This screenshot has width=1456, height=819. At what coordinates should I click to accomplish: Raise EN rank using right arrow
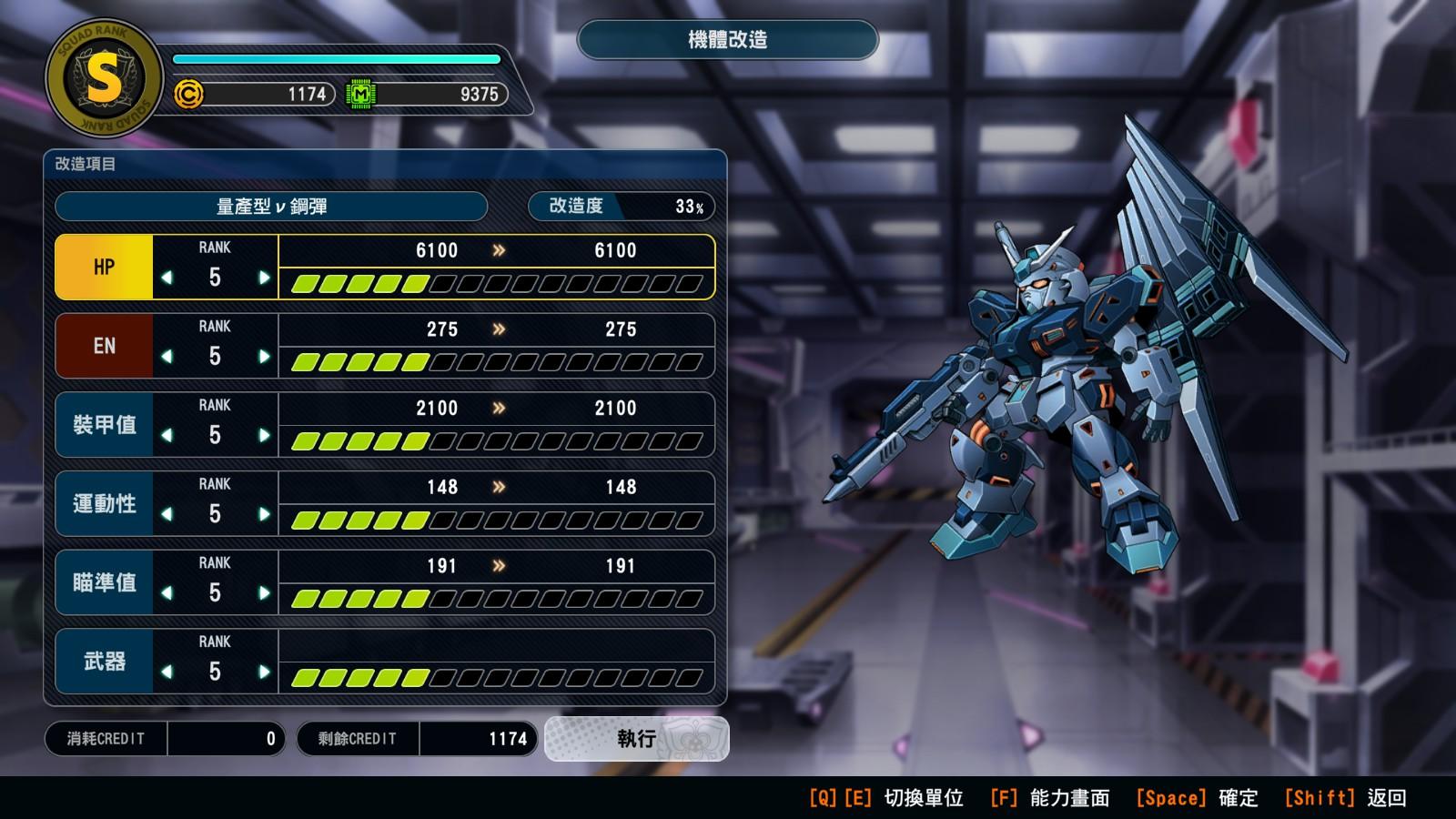pyautogui.click(x=264, y=357)
